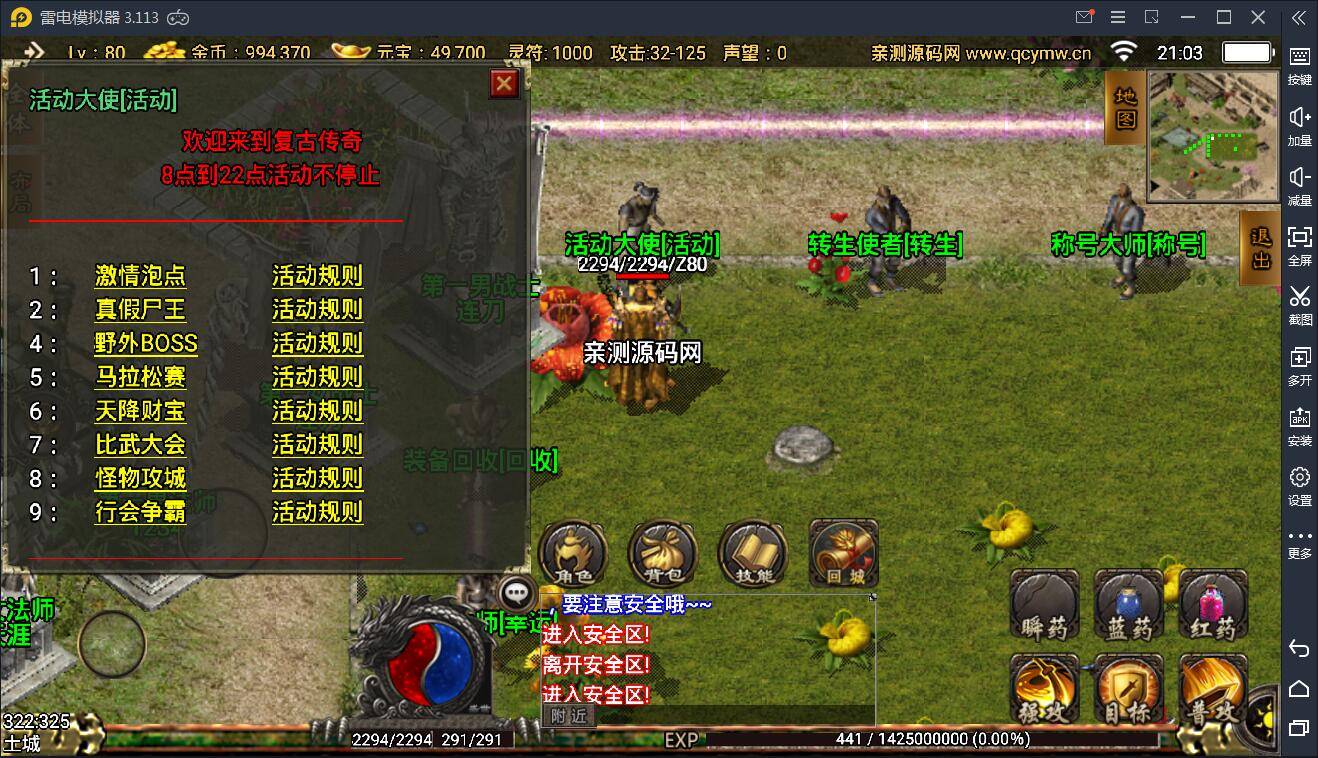The width and height of the screenshot is (1318, 758).
Task: Open the emulator hamburger menu
Action: [1118, 16]
